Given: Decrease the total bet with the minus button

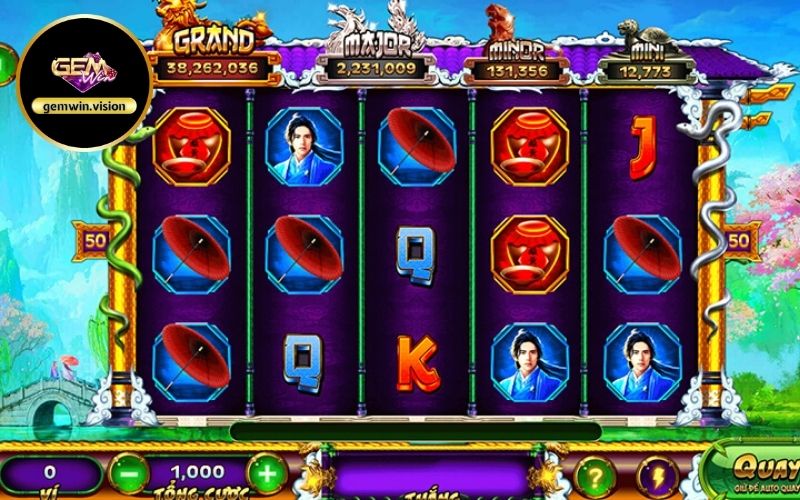Looking at the screenshot, I should click(126, 471).
